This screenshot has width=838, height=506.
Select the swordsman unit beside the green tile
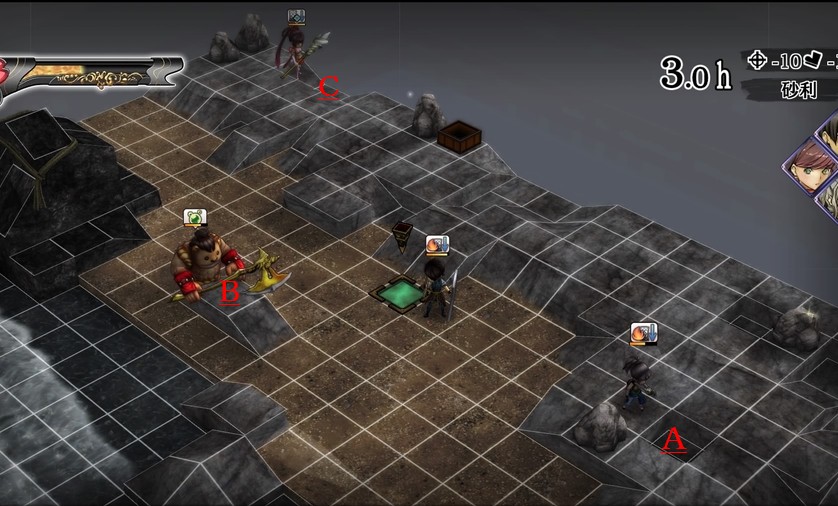click(x=436, y=287)
